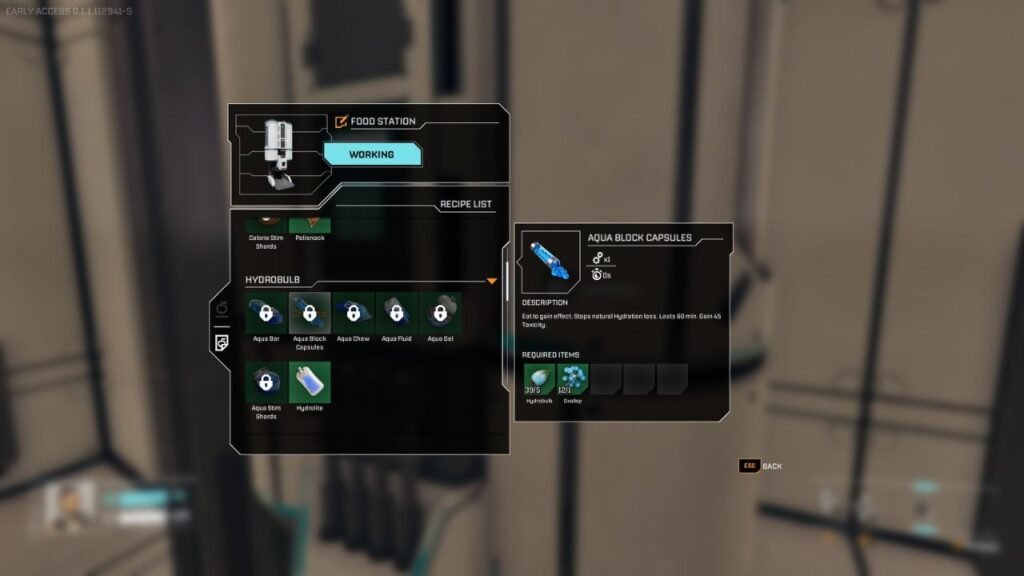Rename station via the edit pencil icon
The width and height of the screenshot is (1024, 576).
[x=342, y=122]
